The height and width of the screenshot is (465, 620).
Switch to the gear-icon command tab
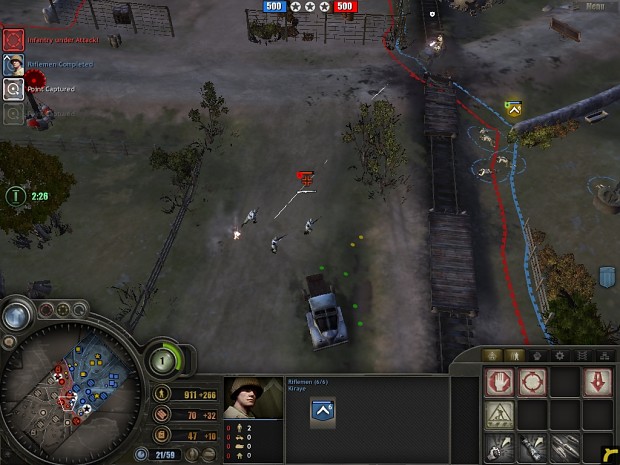(x=560, y=355)
